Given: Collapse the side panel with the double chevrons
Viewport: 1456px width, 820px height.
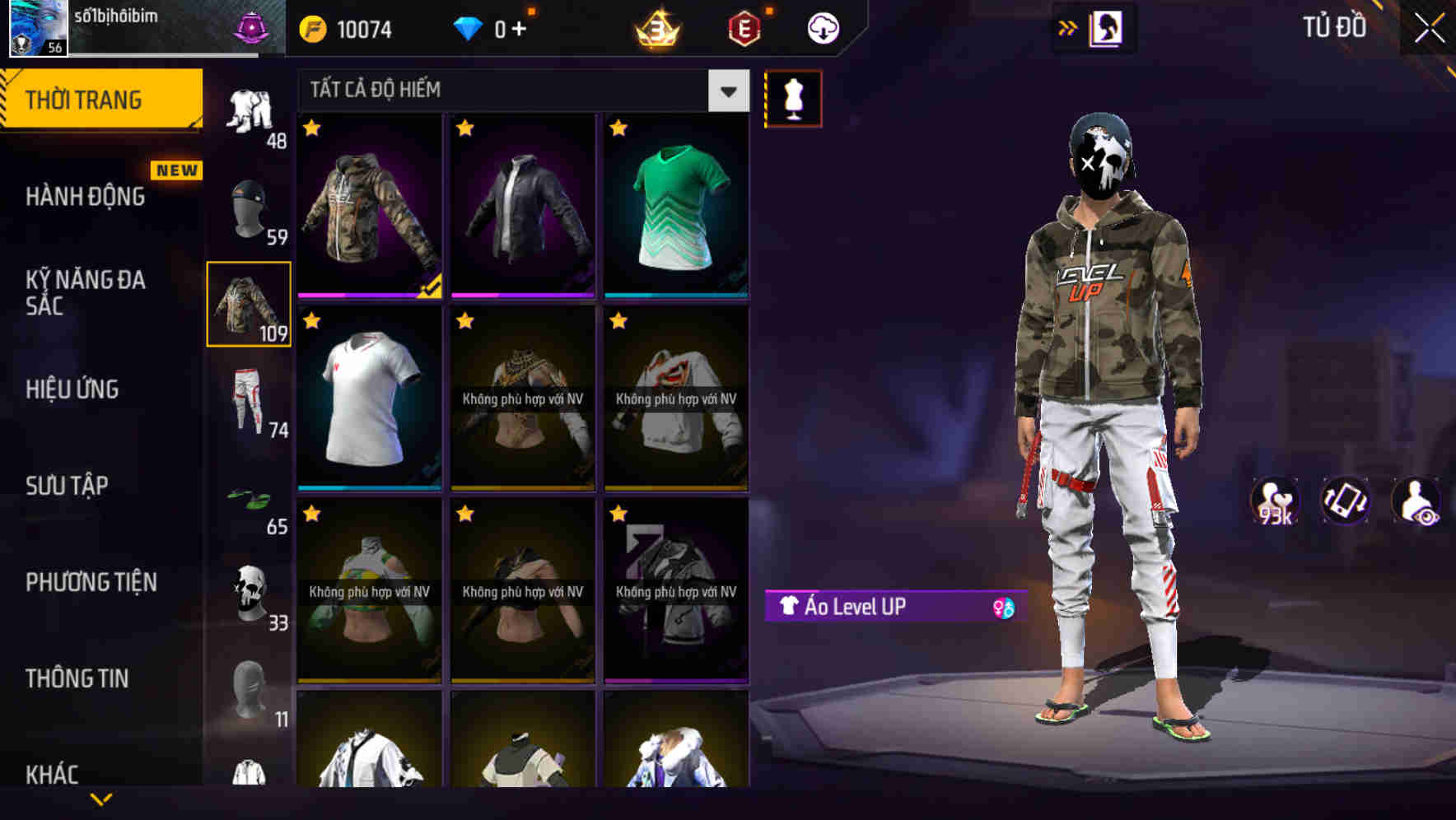Looking at the screenshot, I should (1069, 27).
